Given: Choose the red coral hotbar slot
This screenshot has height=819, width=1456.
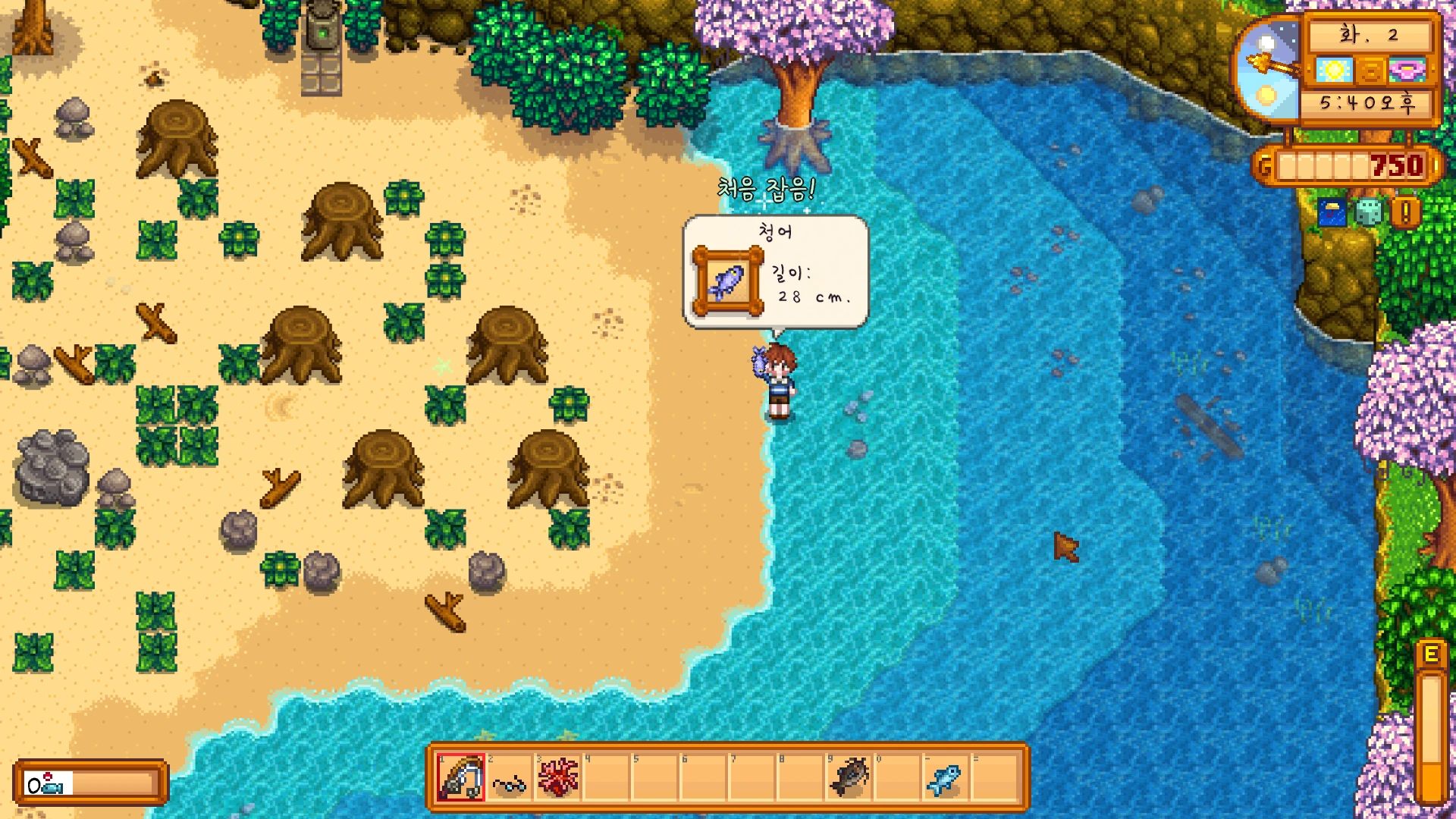Looking at the screenshot, I should pos(558,777).
